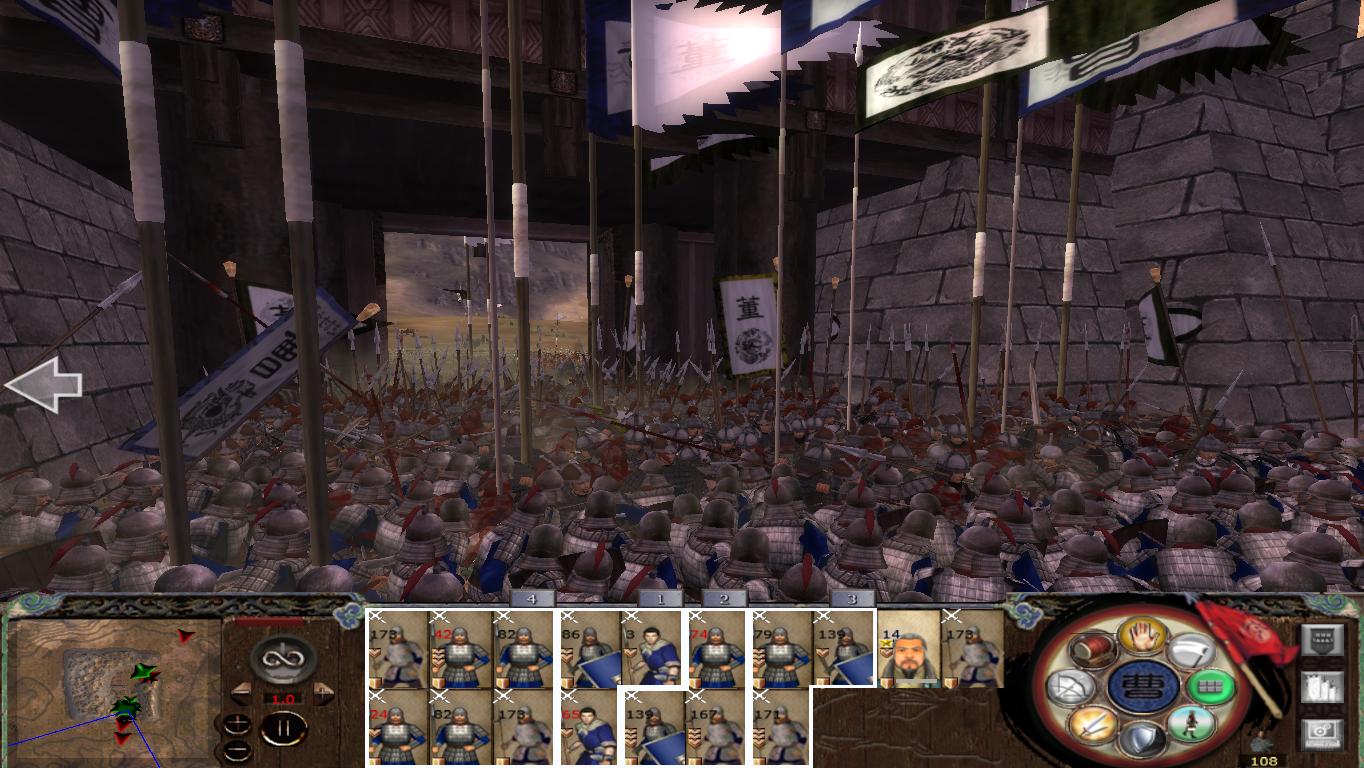Zoom in the minimap with the plus button
The image size is (1364, 768).
pyautogui.click(x=238, y=724)
